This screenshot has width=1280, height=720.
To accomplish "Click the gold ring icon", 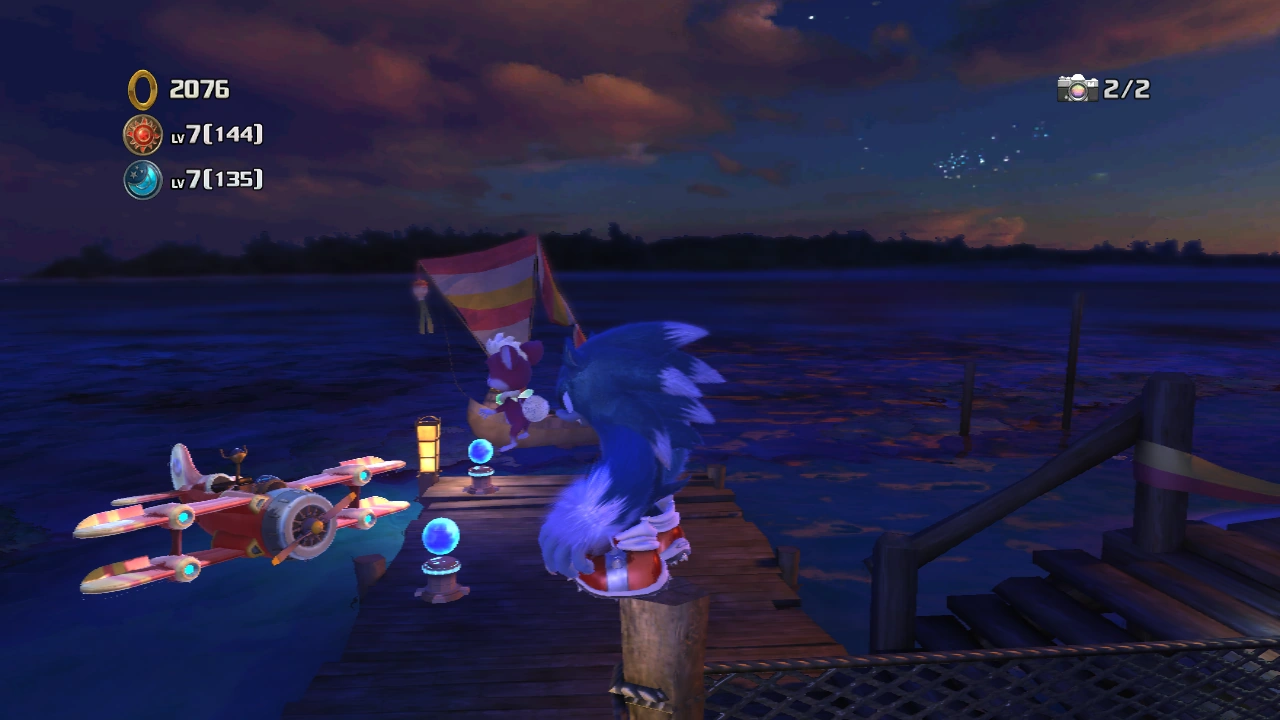I will click(x=143, y=89).
